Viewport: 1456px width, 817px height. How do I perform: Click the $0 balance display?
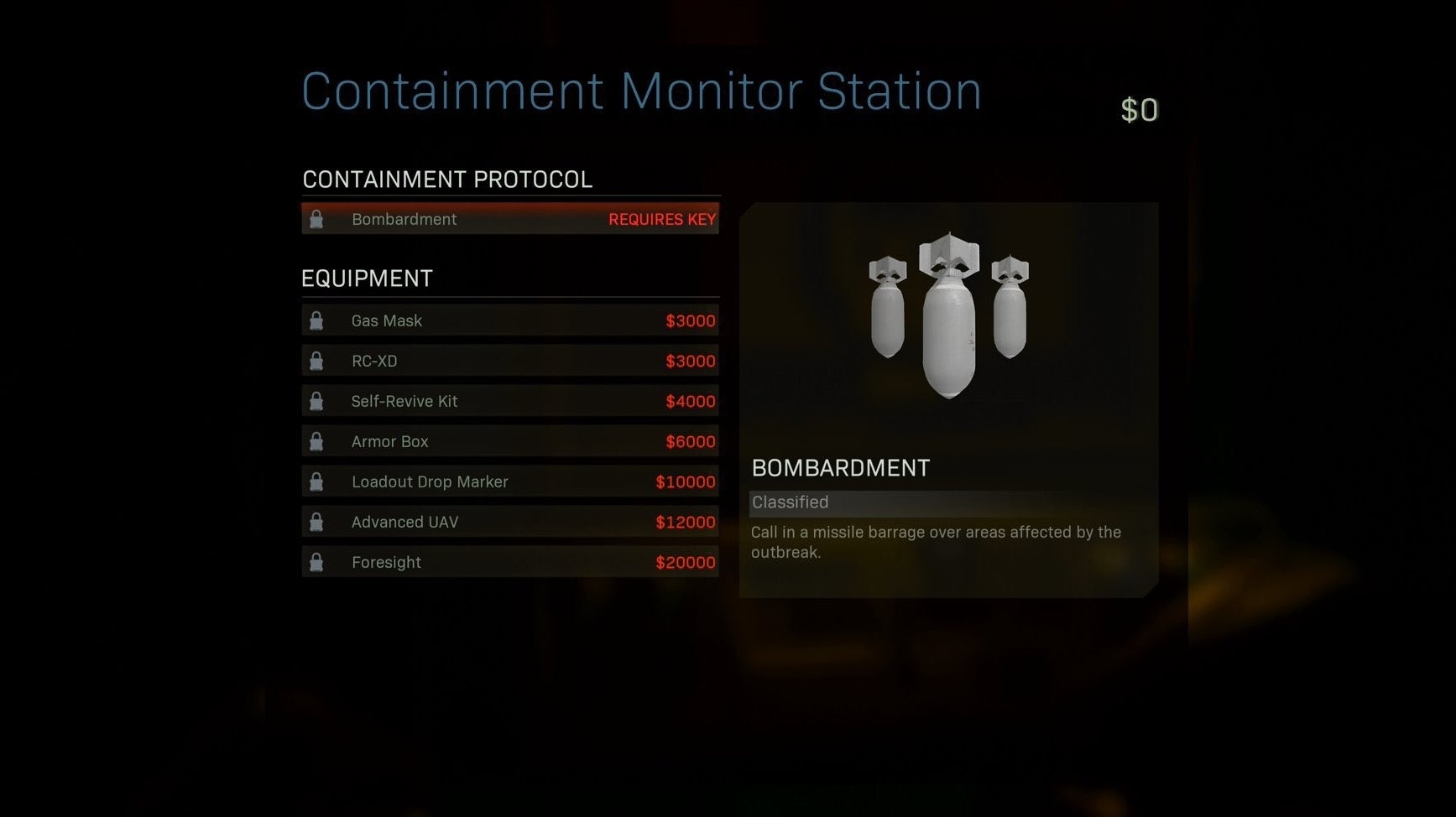(1140, 109)
